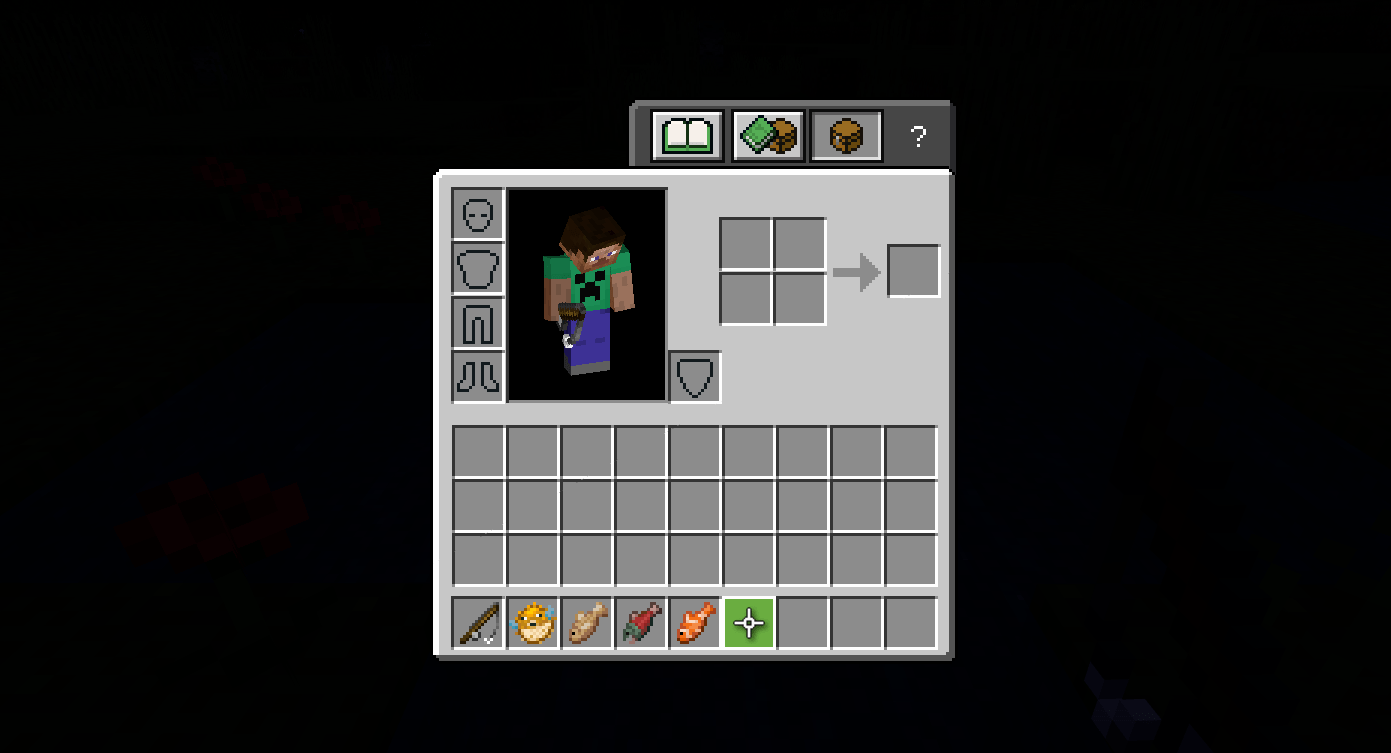Click the green highlighted hotbar slot
This screenshot has height=753, width=1391.
click(748, 622)
